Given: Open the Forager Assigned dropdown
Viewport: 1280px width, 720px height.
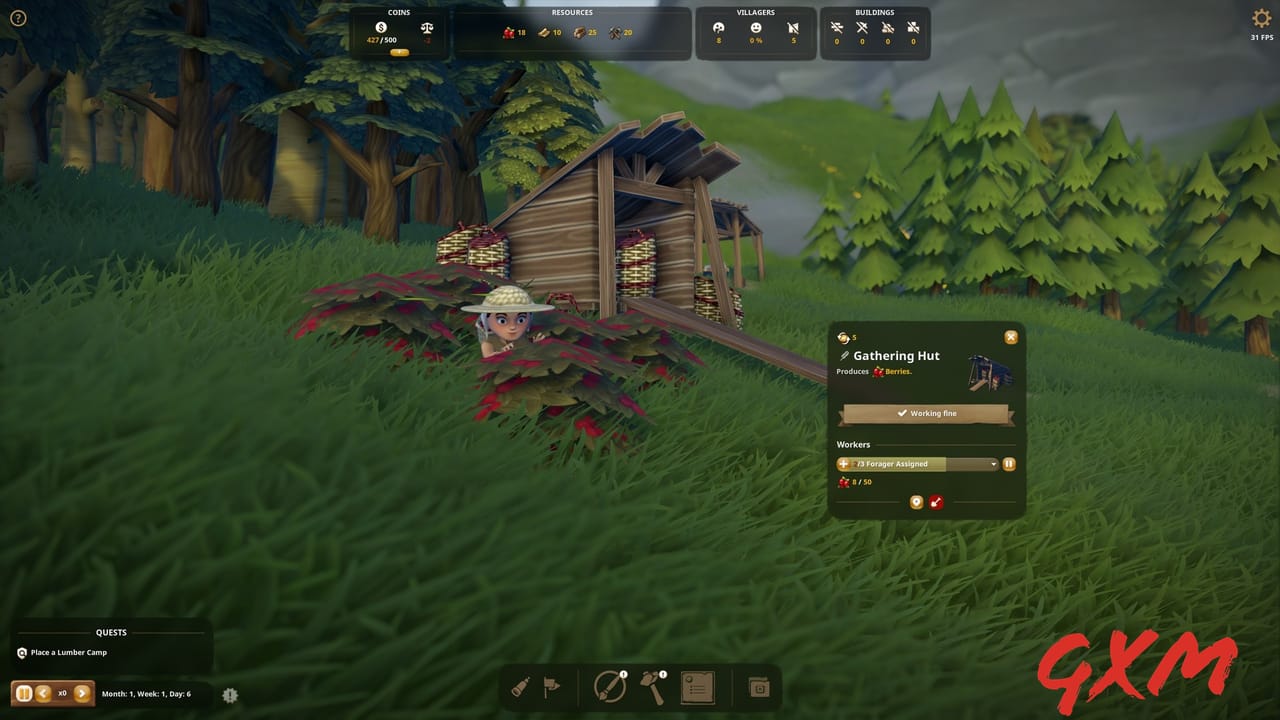Looking at the screenshot, I should pos(993,464).
